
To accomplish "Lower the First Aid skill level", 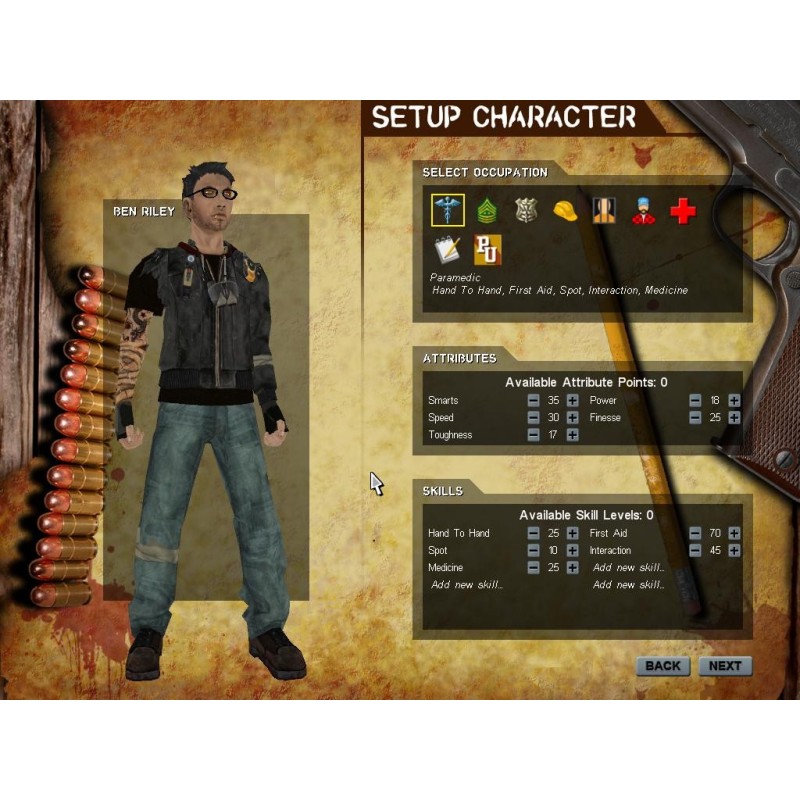I will point(695,534).
